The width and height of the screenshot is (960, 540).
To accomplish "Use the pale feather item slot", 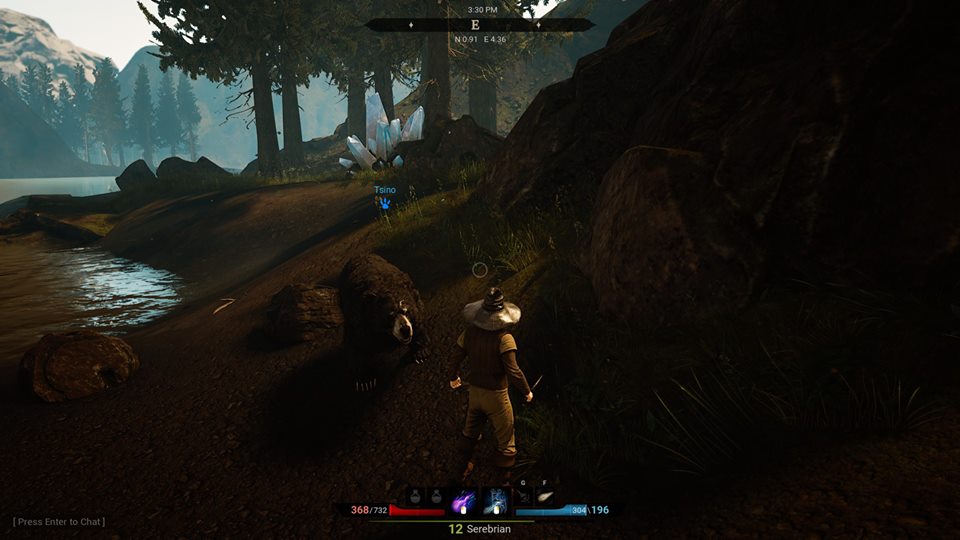I will click(x=546, y=496).
